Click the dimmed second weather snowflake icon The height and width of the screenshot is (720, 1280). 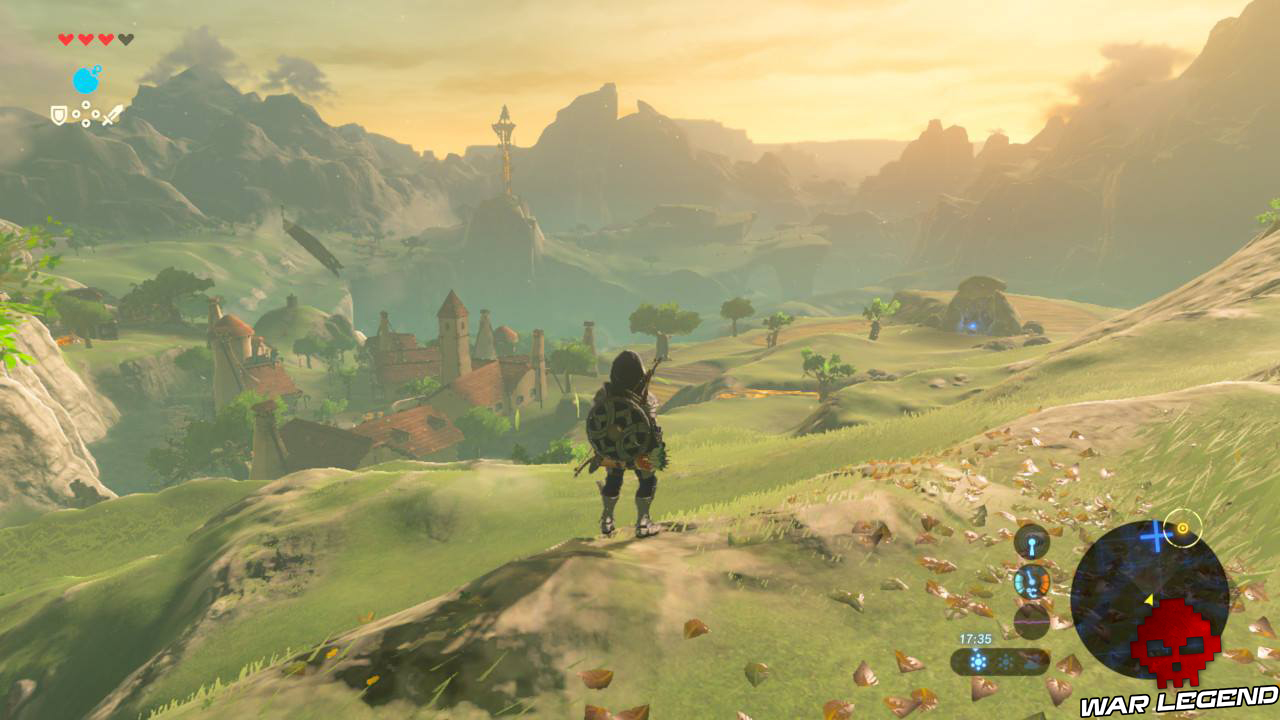pos(1004,659)
